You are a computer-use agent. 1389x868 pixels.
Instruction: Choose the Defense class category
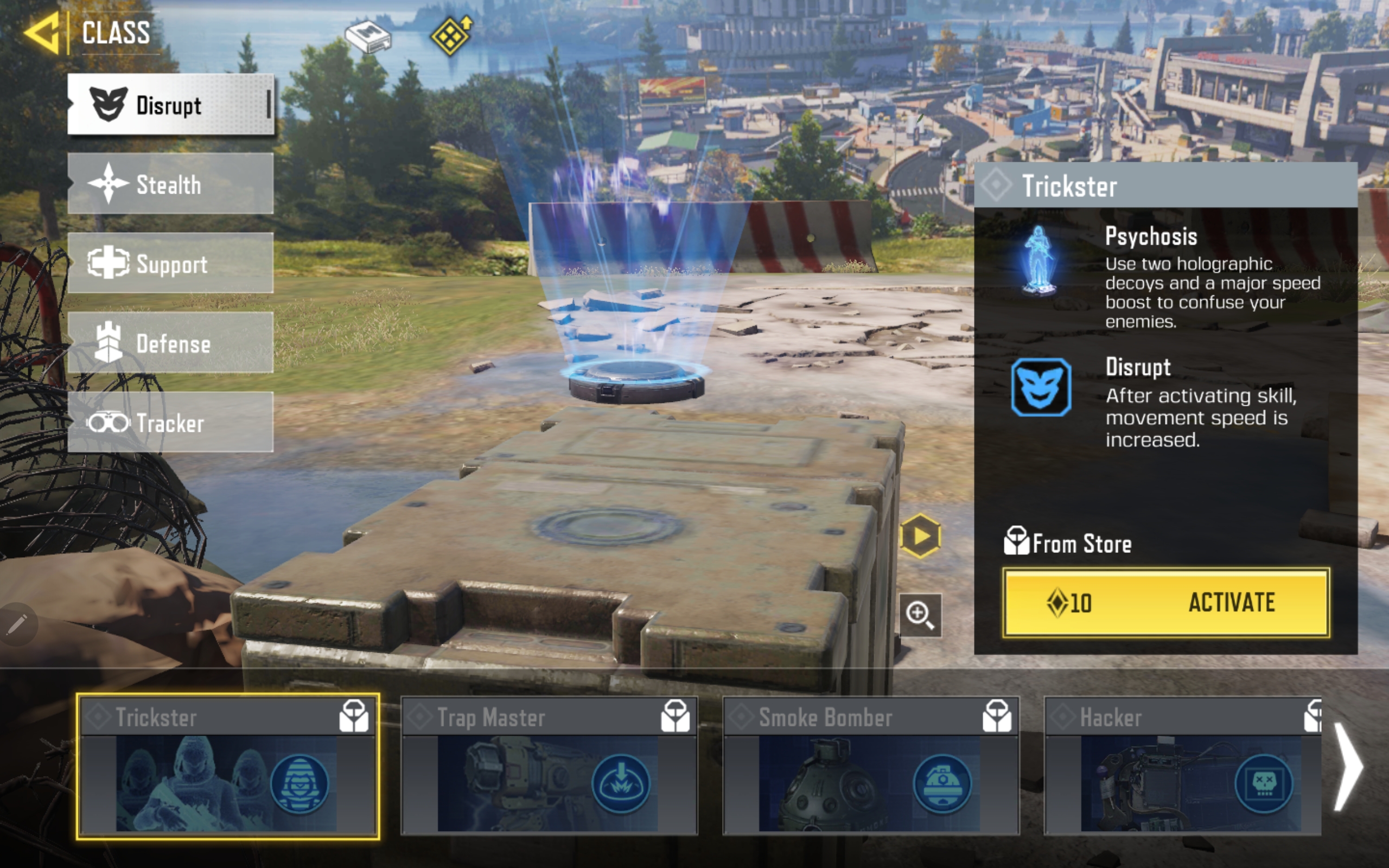click(x=170, y=343)
